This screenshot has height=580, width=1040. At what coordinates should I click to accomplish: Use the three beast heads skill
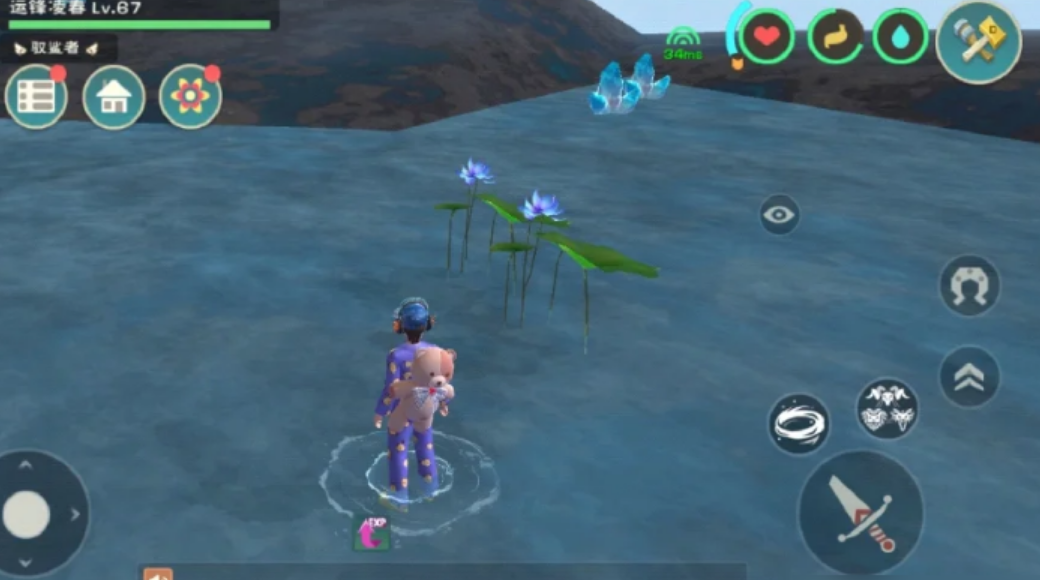[887, 409]
